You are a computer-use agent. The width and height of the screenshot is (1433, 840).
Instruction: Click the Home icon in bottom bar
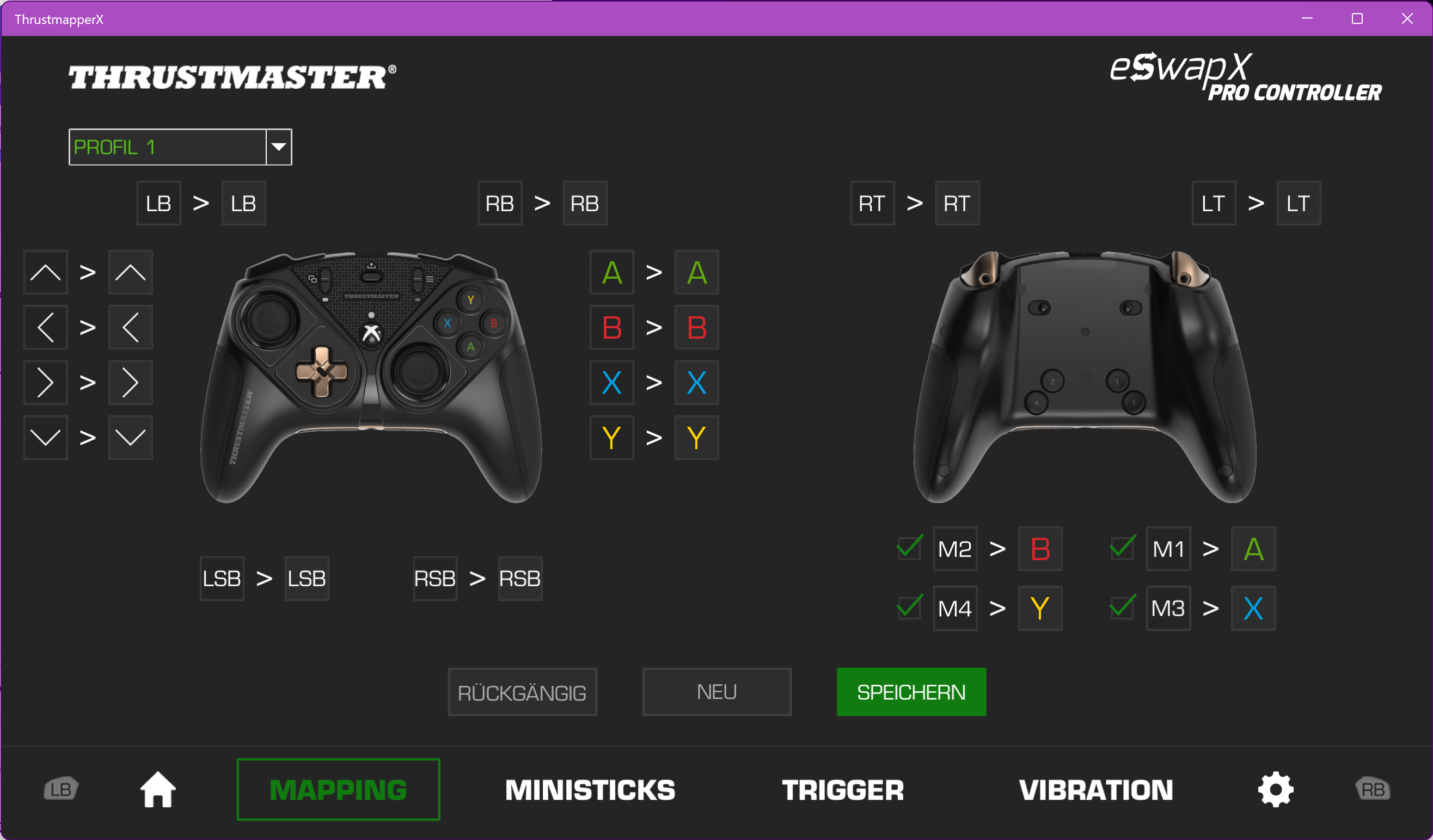157,789
